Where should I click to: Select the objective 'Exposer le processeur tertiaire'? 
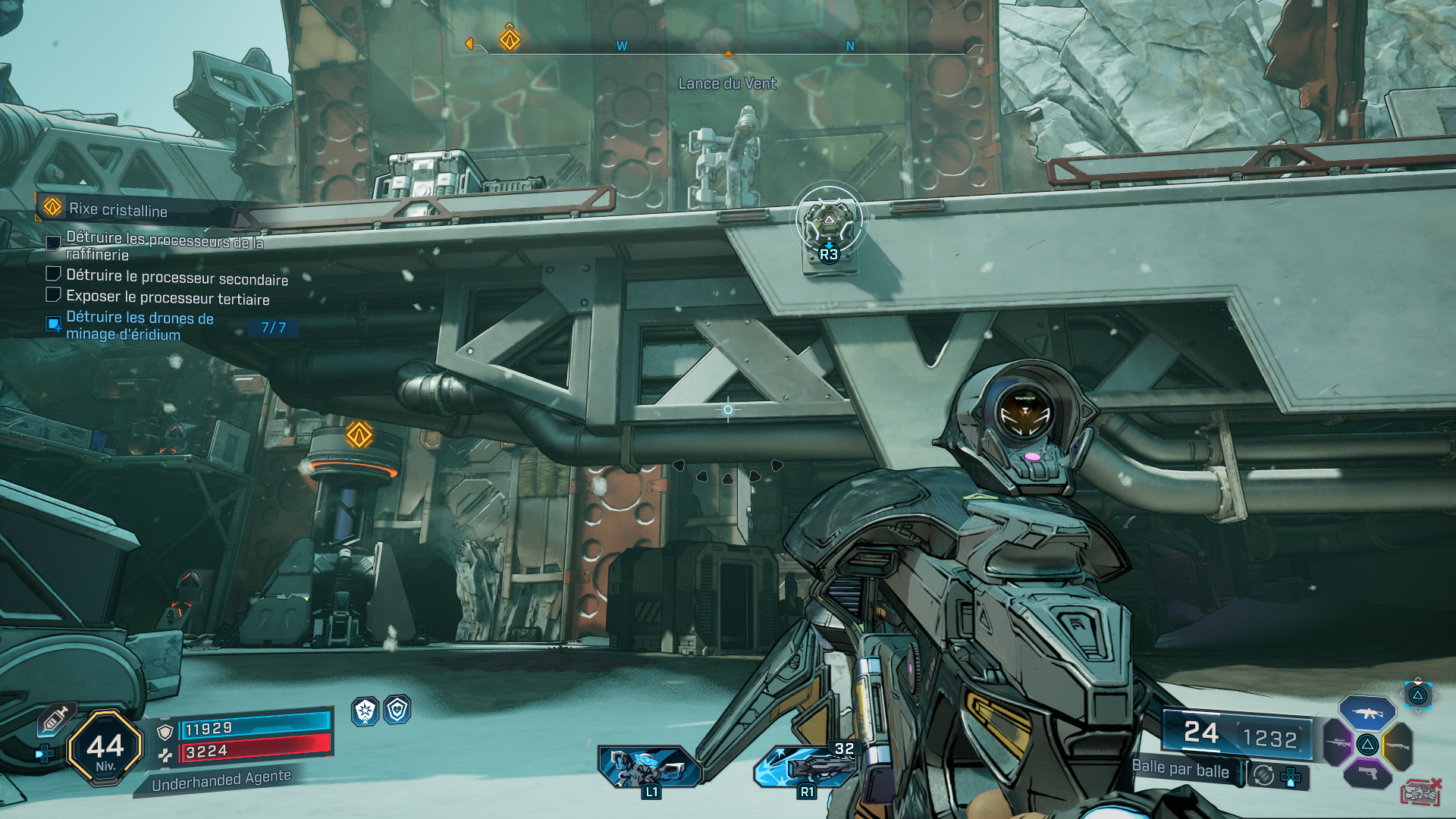pyautogui.click(x=168, y=298)
